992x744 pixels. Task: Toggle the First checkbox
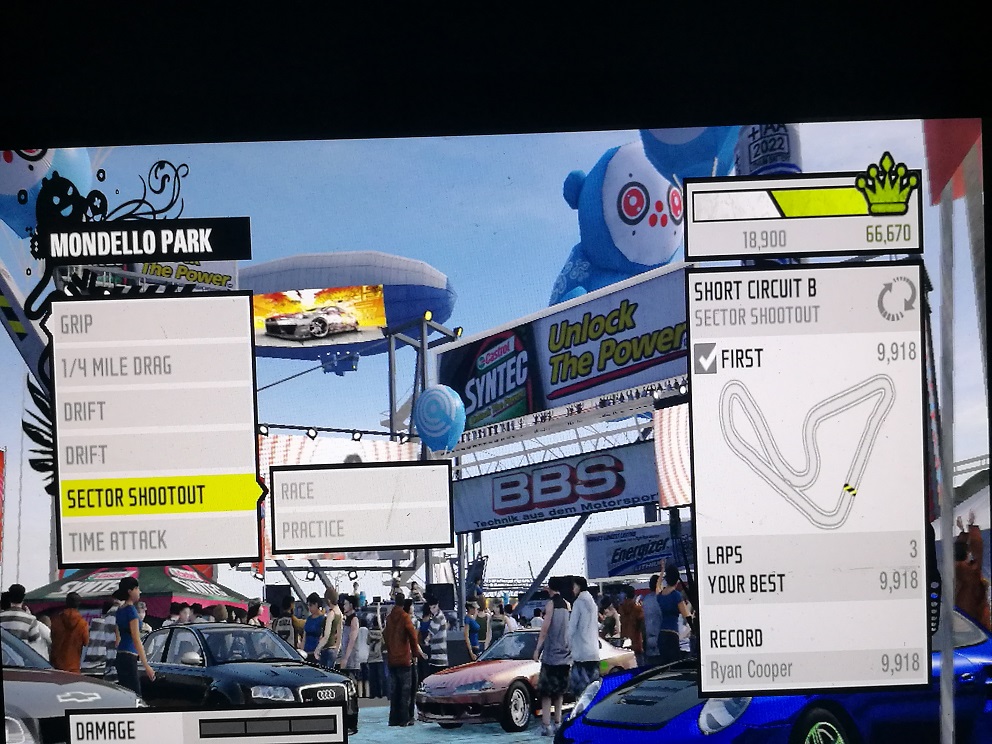[x=706, y=359]
